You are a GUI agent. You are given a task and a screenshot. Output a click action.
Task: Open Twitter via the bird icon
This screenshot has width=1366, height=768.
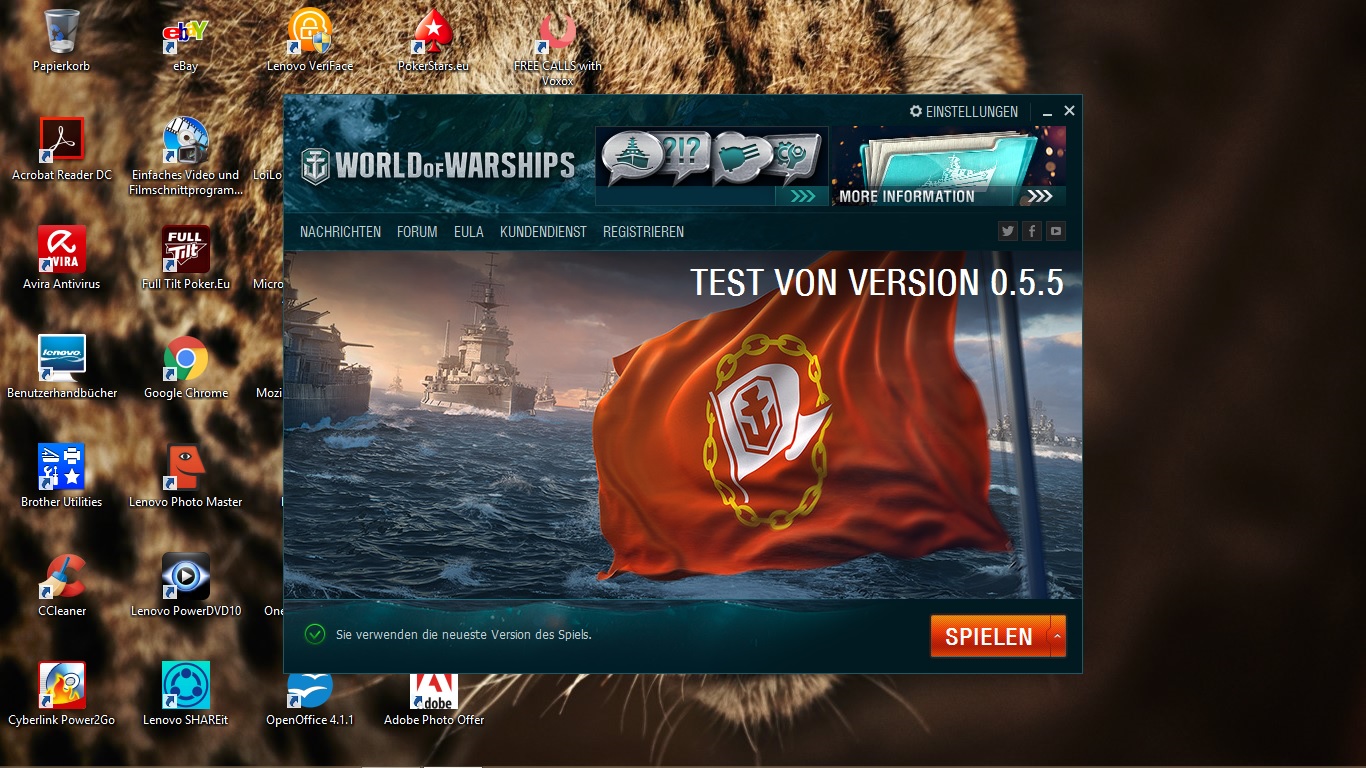pyautogui.click(x=1007, y=231)
